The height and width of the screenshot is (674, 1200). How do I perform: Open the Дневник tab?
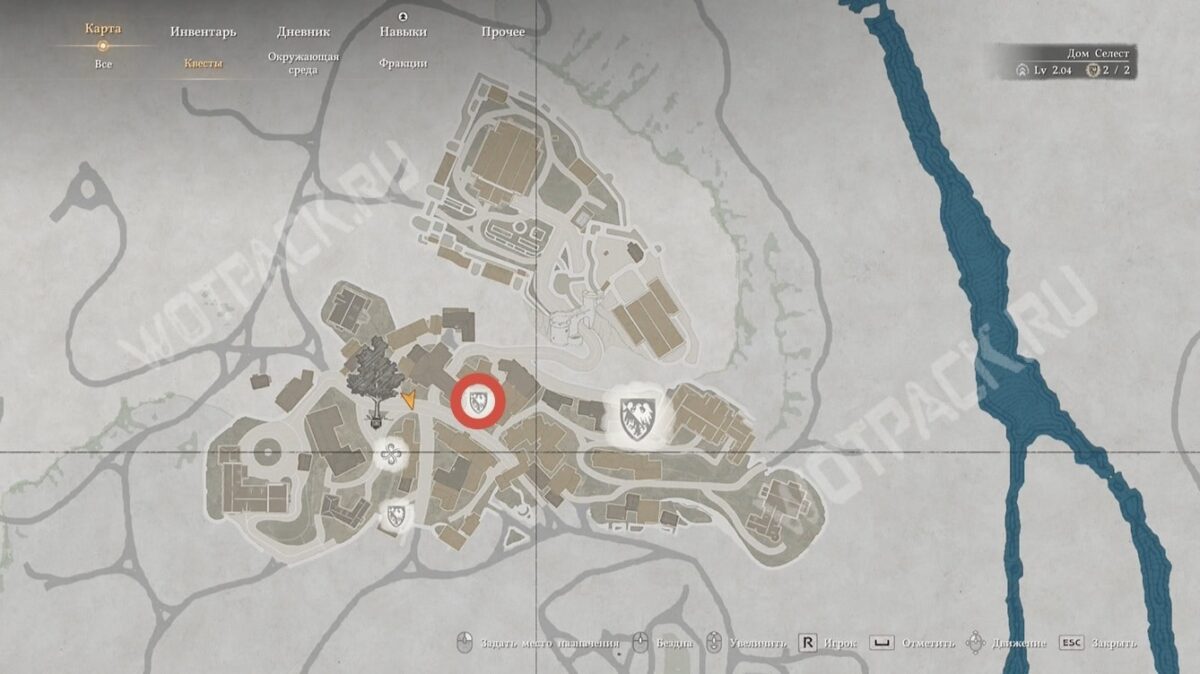point(303,32)
